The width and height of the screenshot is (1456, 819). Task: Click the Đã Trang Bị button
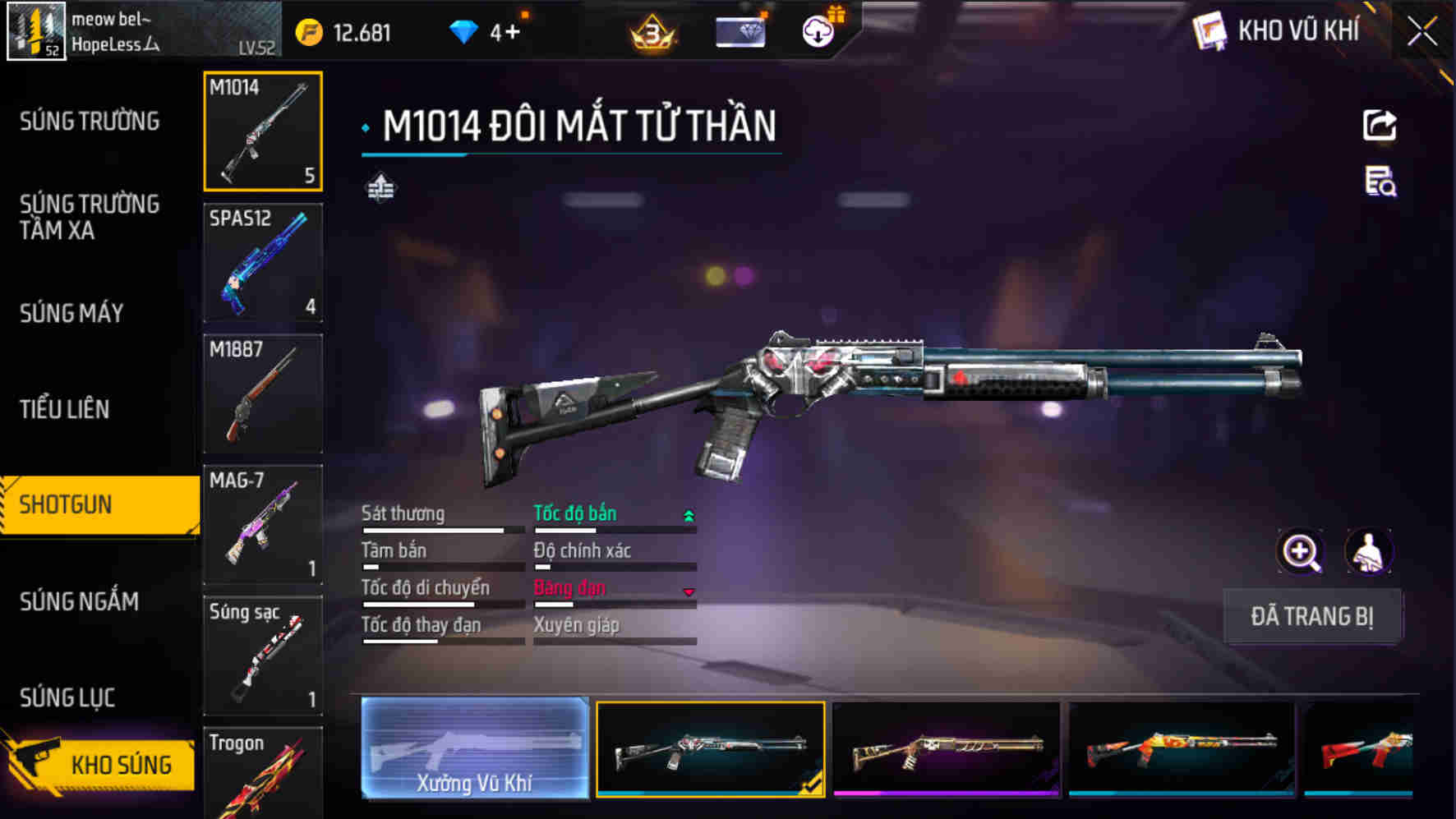point(1311,616)
